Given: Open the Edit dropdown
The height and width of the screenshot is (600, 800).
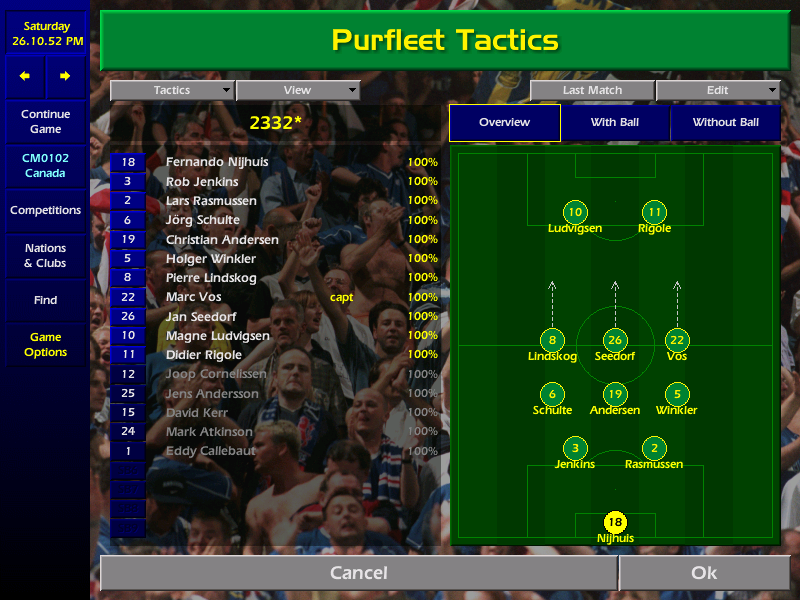Looking at the screenshot, I should click(717, 90).
